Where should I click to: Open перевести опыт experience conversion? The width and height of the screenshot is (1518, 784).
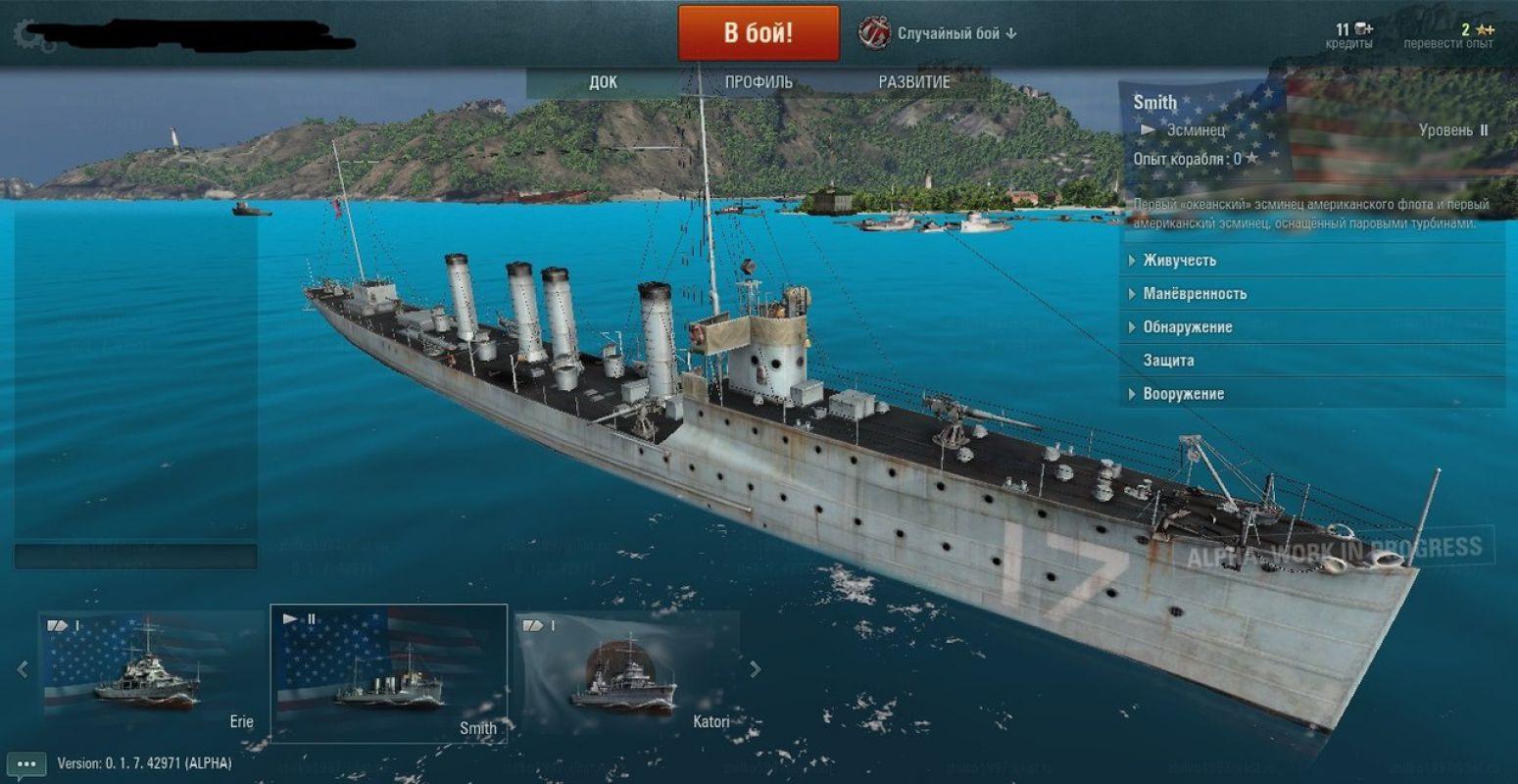coord(1448,35)
